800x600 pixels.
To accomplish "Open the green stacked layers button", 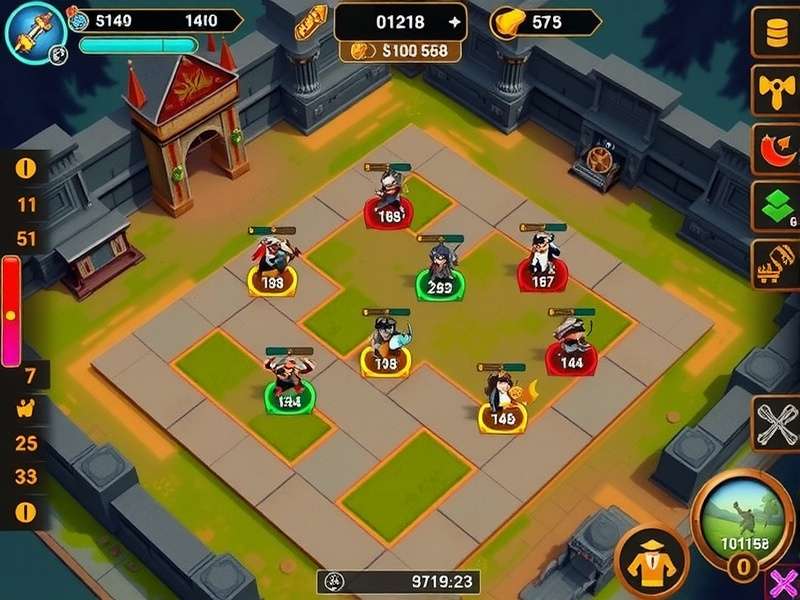I will tap(774, 208).
